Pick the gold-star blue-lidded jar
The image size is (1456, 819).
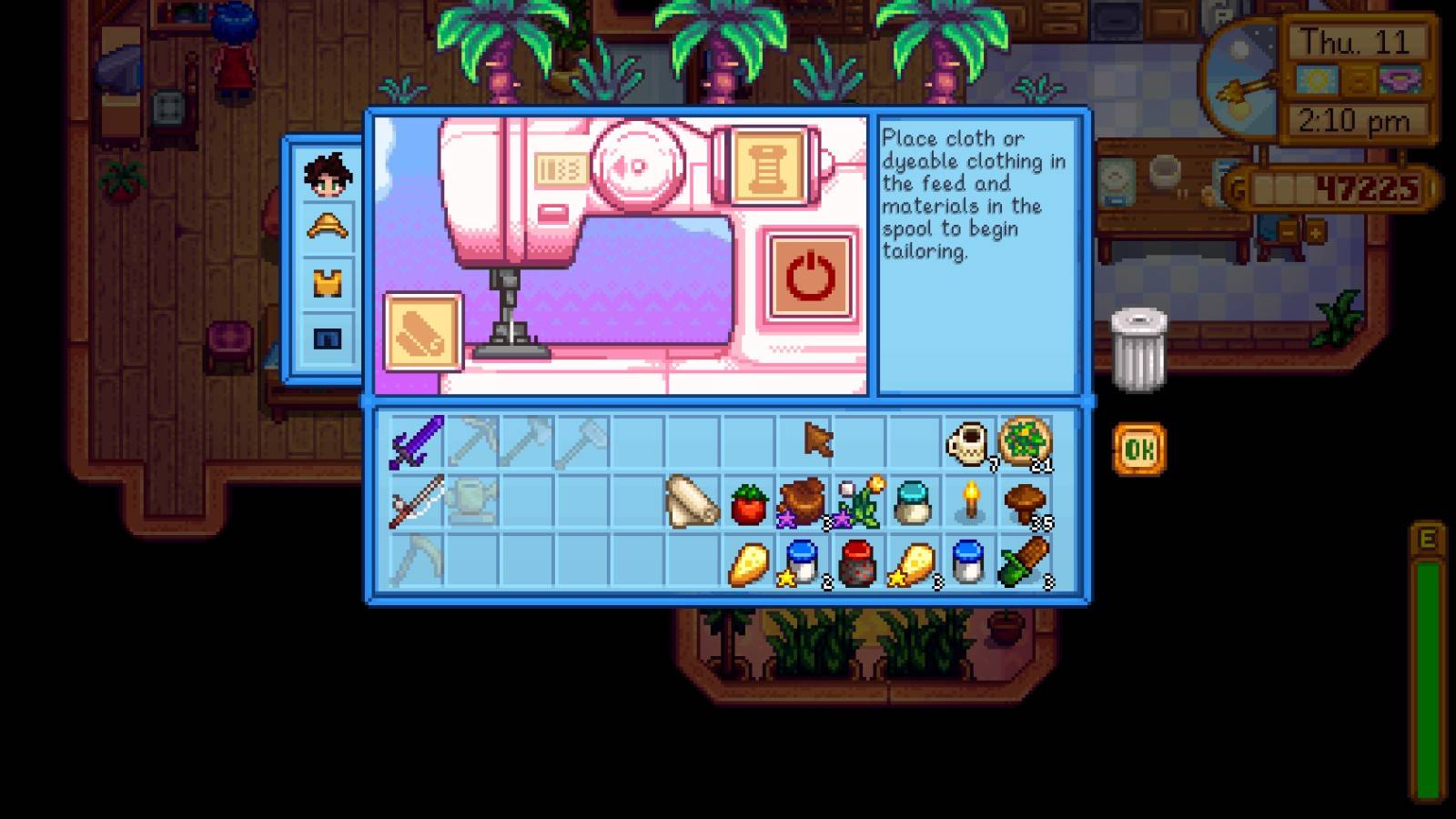tap(803, 562)
